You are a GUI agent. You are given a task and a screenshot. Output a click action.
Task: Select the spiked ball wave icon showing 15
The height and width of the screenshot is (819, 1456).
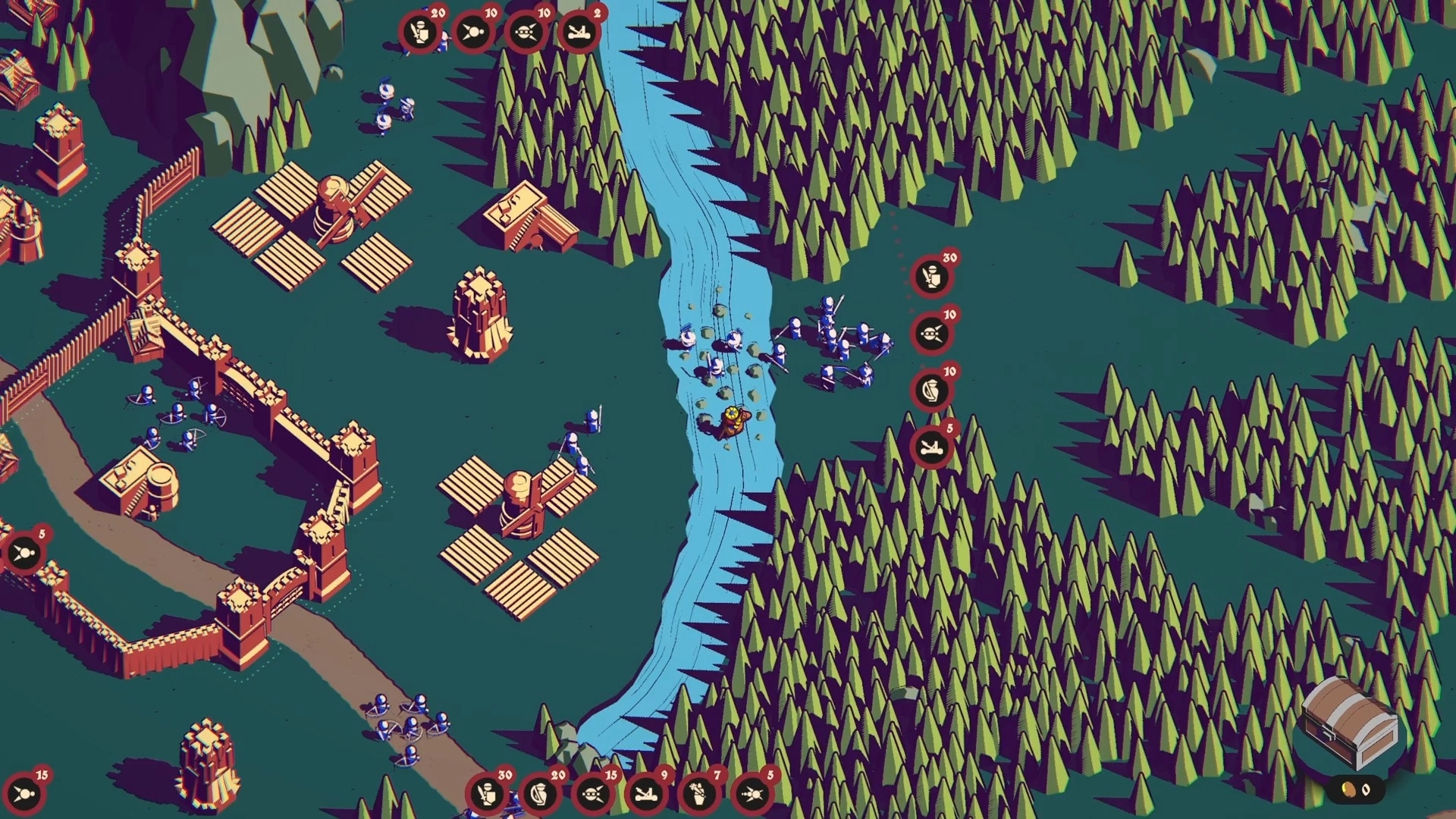tap(24, 794)
